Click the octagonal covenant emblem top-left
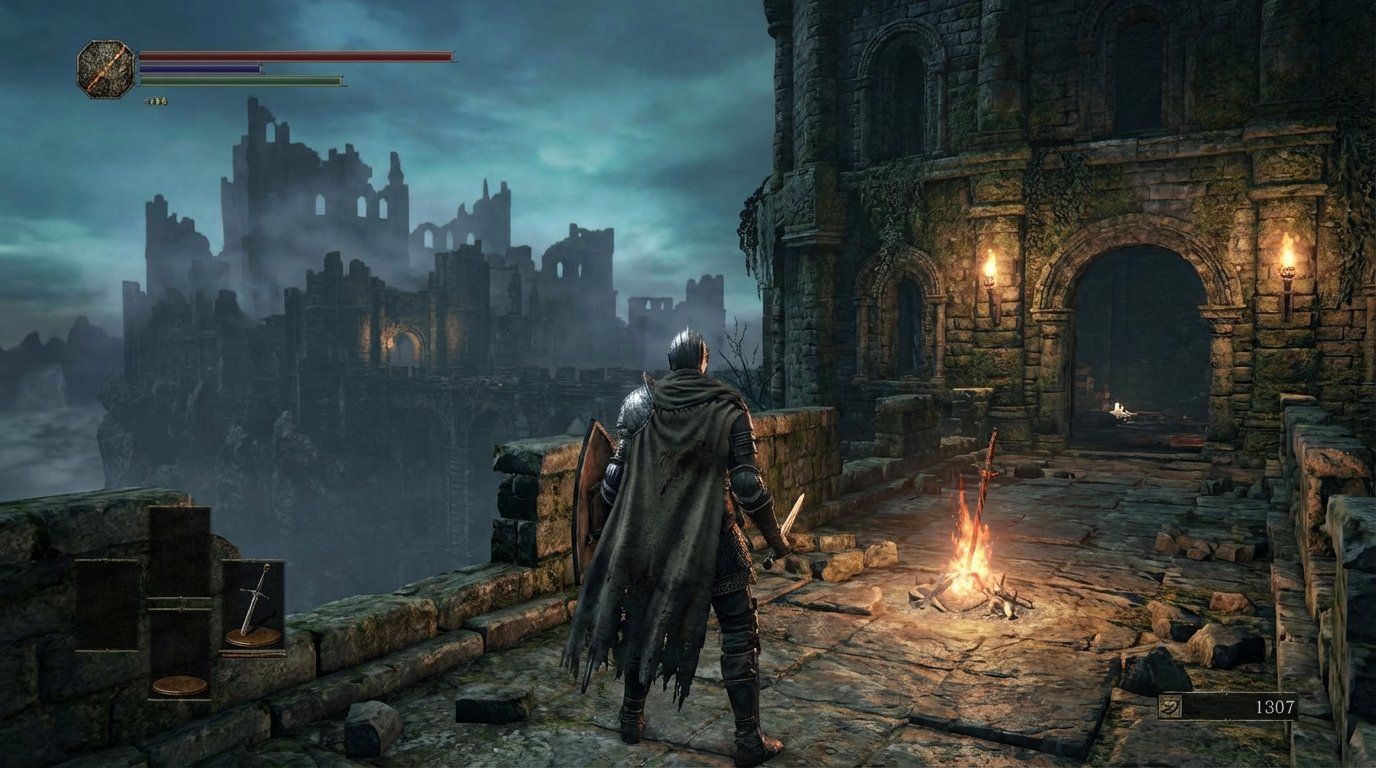 pyautogui.click(x=107, y=67)
